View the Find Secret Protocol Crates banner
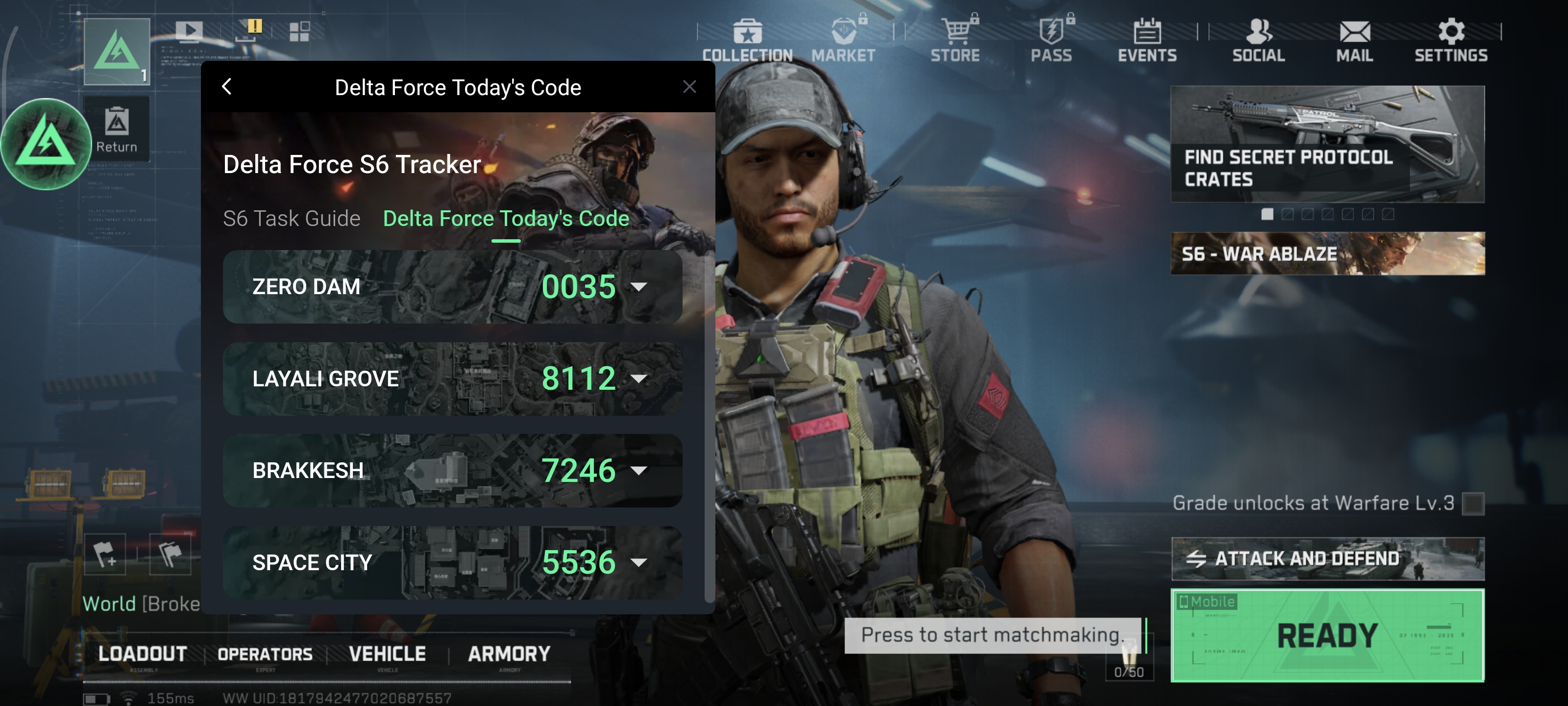 coord(1327,144)
